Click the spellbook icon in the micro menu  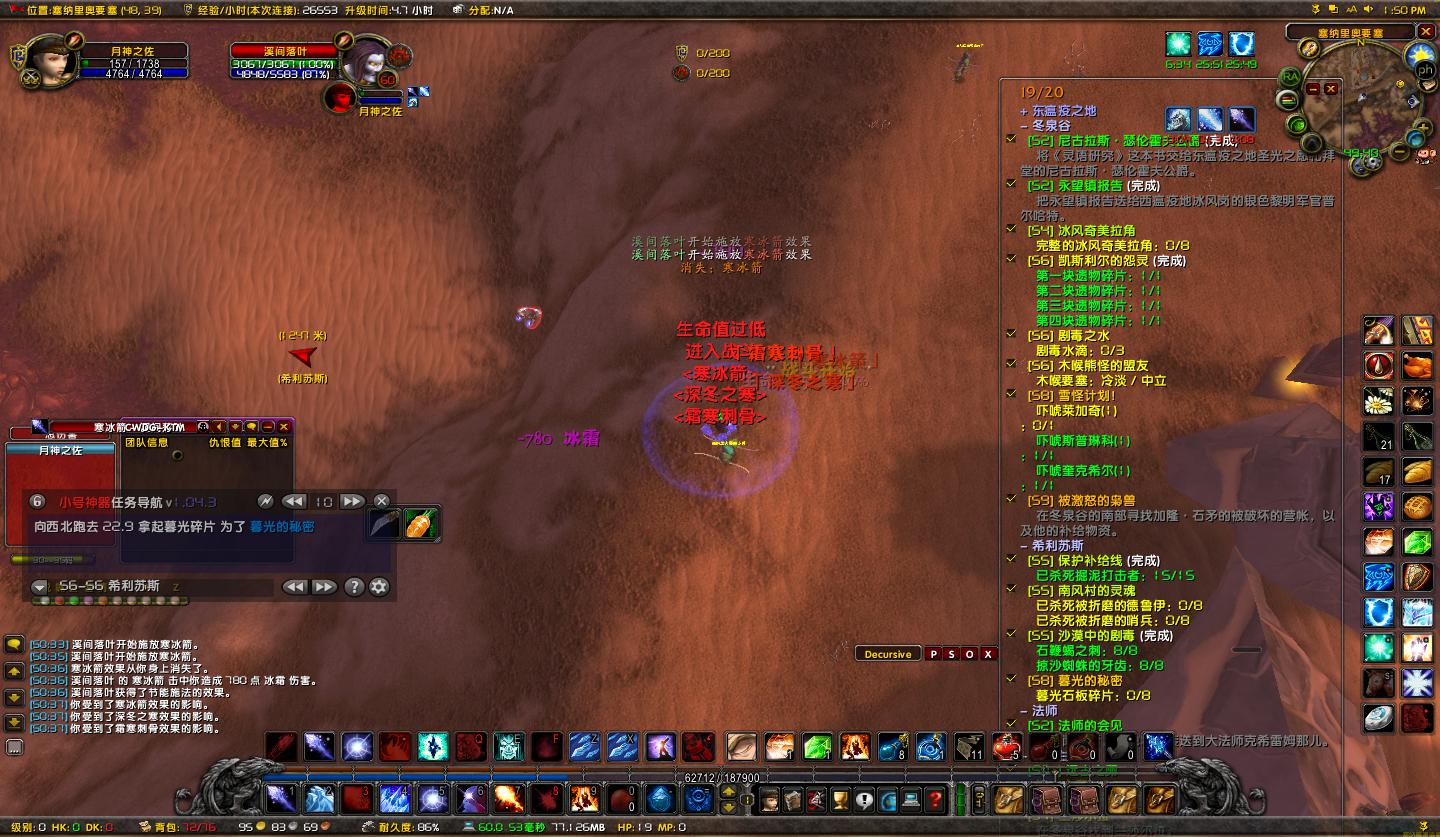point(792,799)
